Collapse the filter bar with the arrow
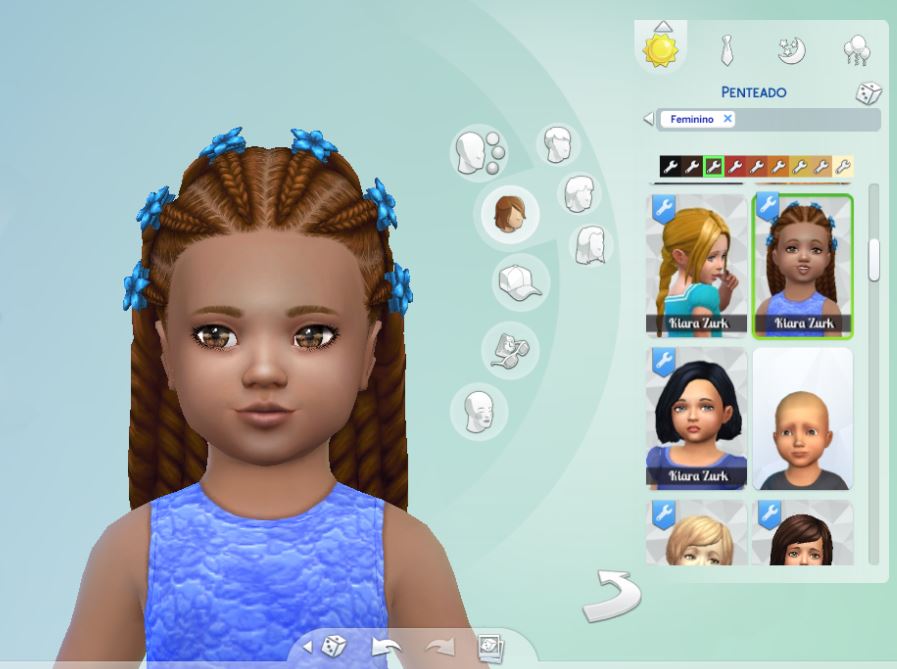This screenshot has width=897, height=669. 648,119
